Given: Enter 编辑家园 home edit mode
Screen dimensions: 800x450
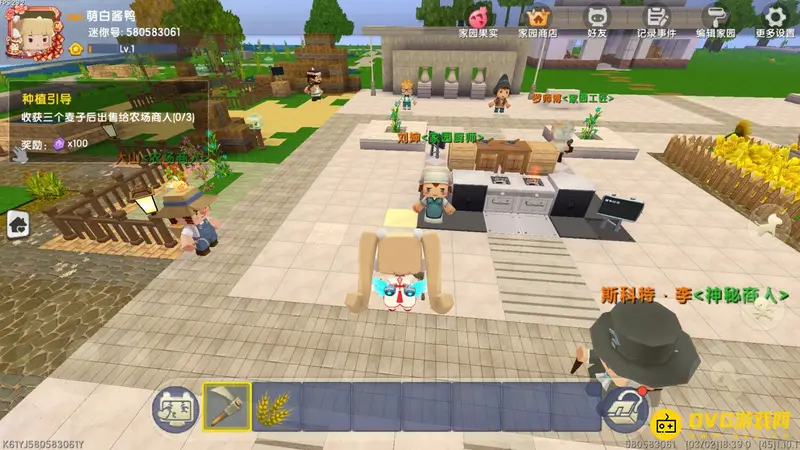Looking at the screenshot, I should (x=717, y=19).
